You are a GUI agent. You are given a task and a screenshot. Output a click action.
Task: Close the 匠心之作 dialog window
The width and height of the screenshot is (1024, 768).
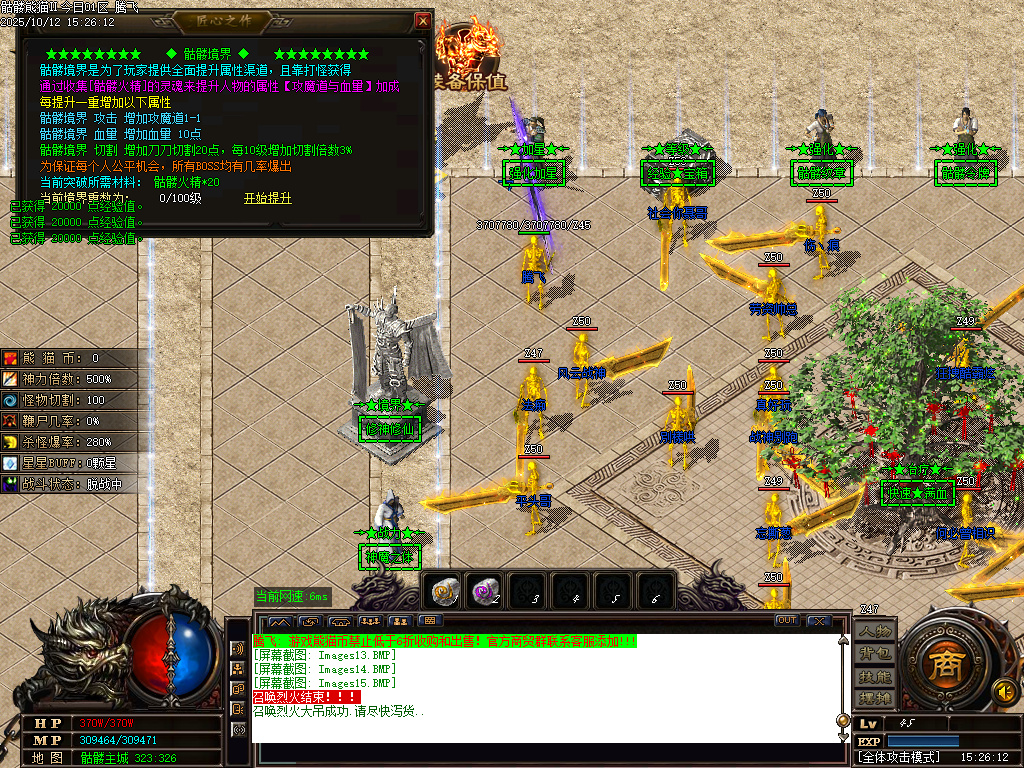[x=423, y=20]
